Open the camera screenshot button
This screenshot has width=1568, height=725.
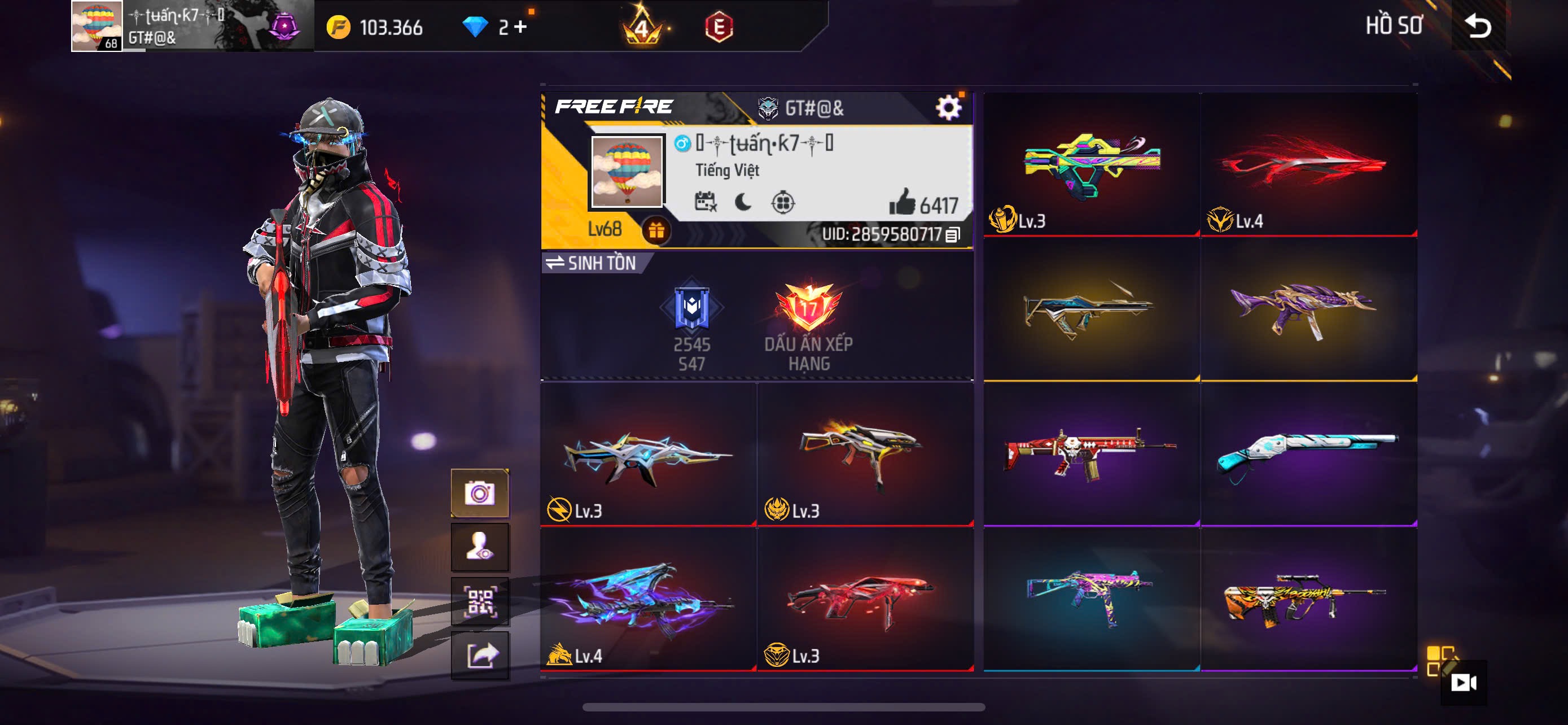(x=480, y=493)
